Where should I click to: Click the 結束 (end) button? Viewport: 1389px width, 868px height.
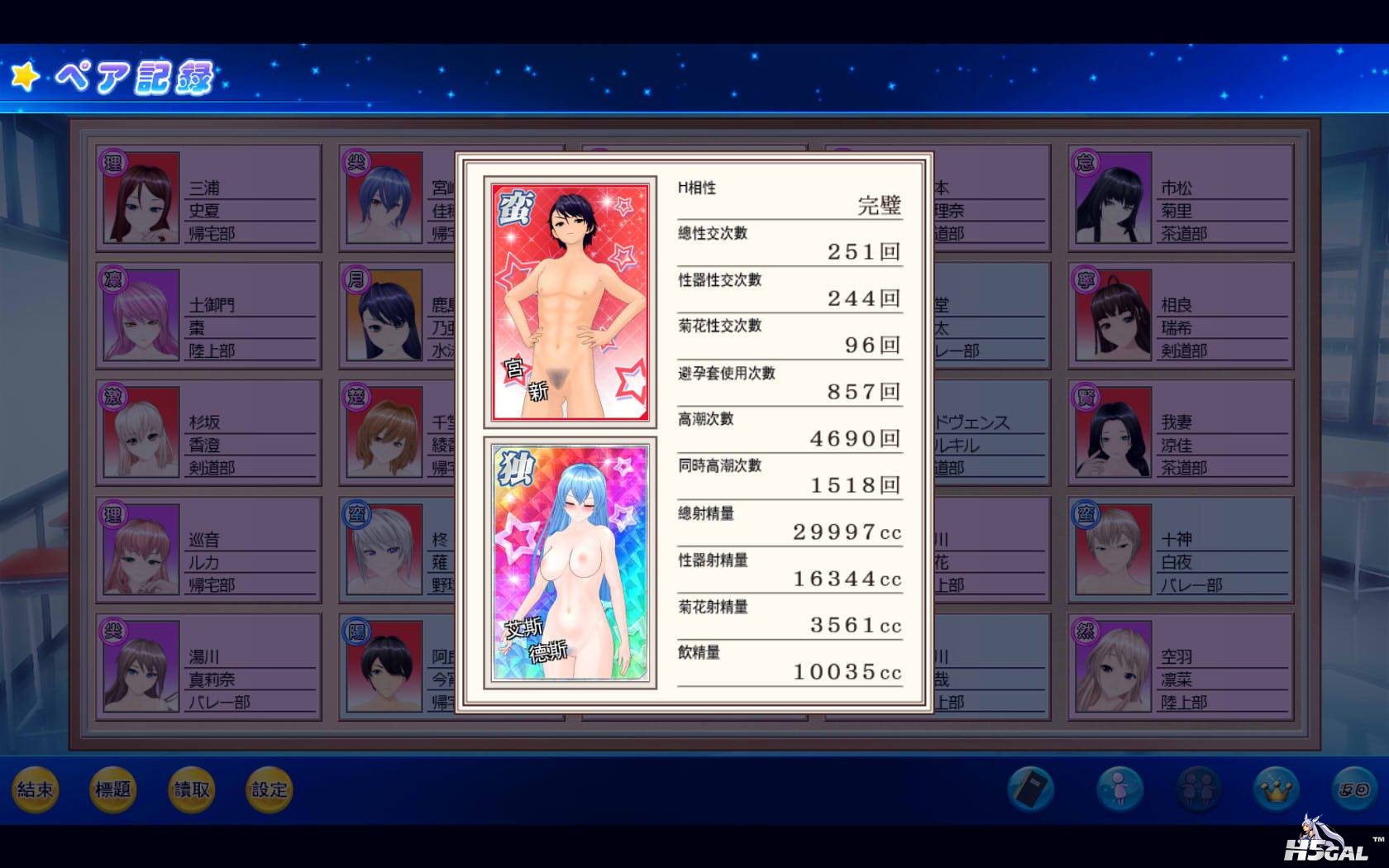click(36, 789)
